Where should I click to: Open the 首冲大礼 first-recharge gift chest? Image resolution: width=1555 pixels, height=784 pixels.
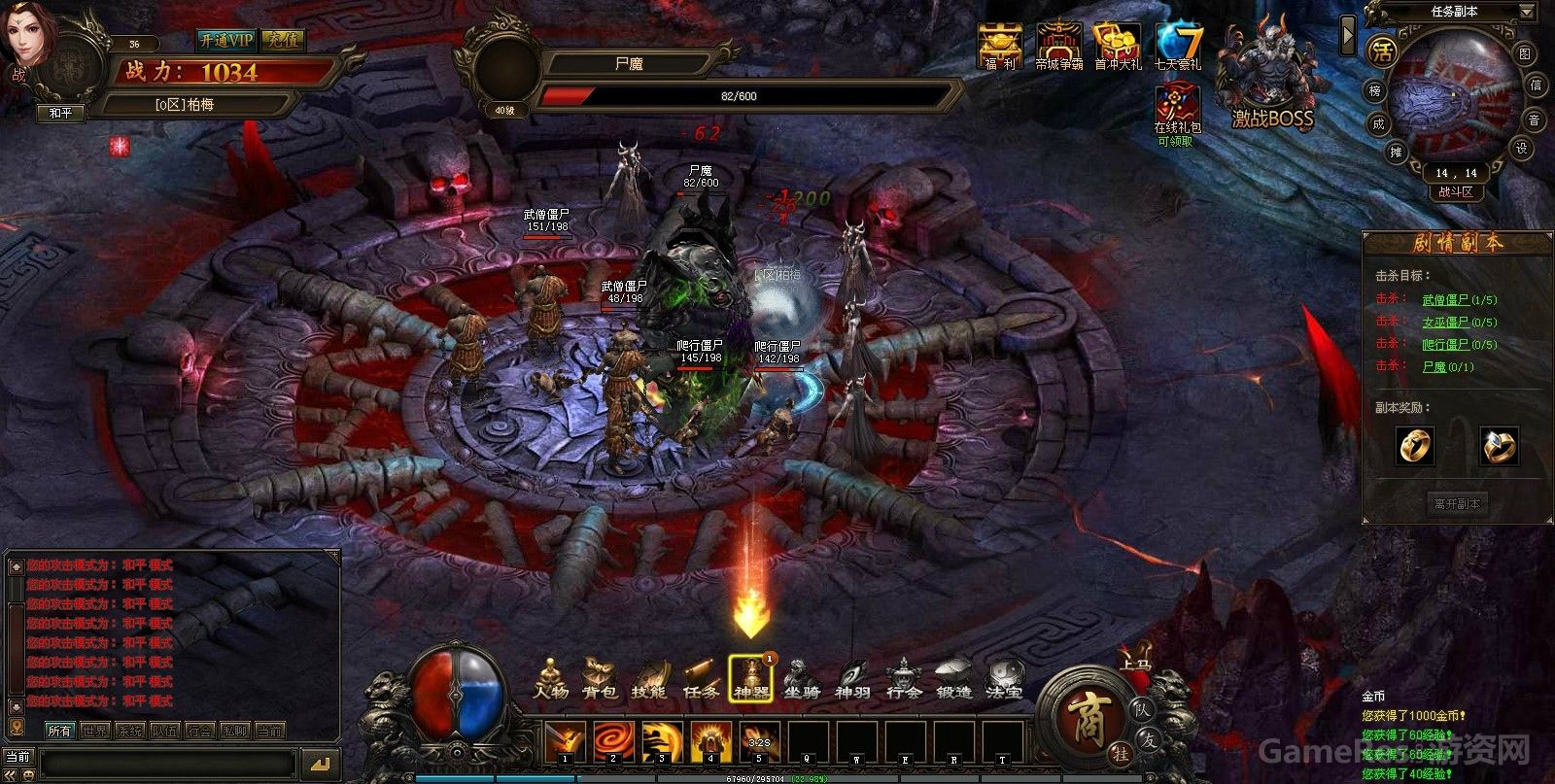[x=1118, y=47]
